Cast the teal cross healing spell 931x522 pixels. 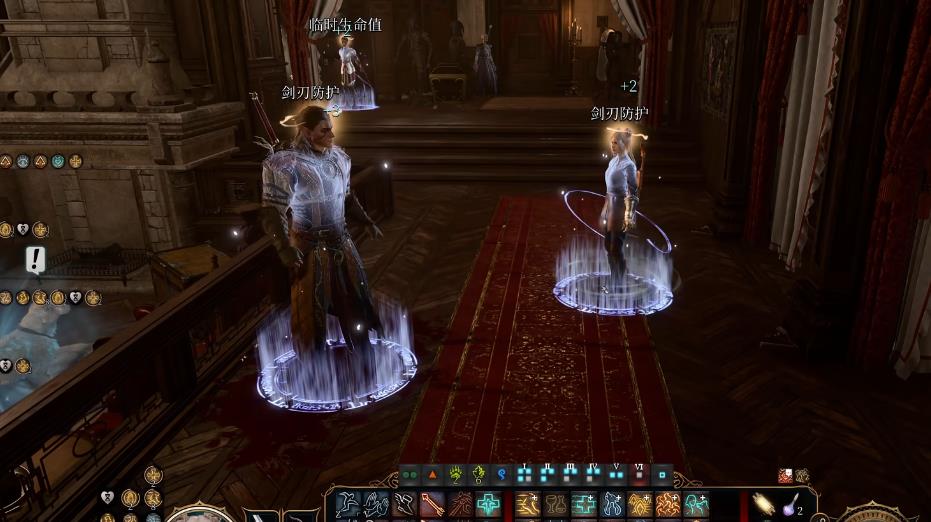[x=488, y=505]
